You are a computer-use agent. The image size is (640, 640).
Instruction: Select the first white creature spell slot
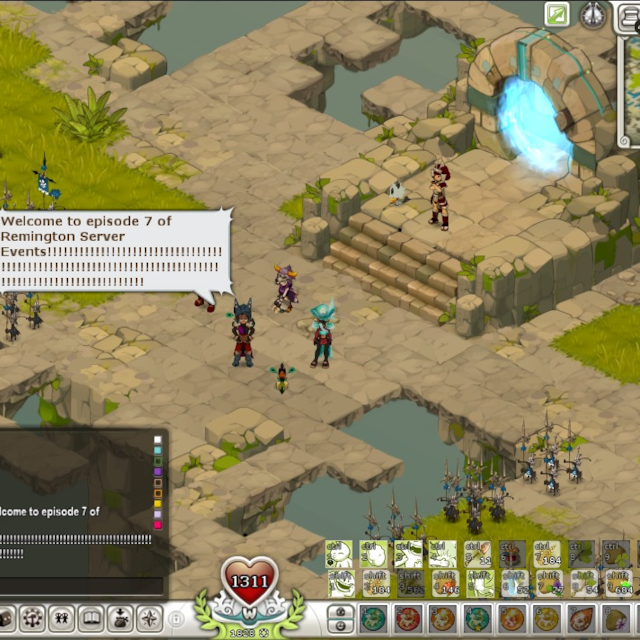click(x=341, y=554)
